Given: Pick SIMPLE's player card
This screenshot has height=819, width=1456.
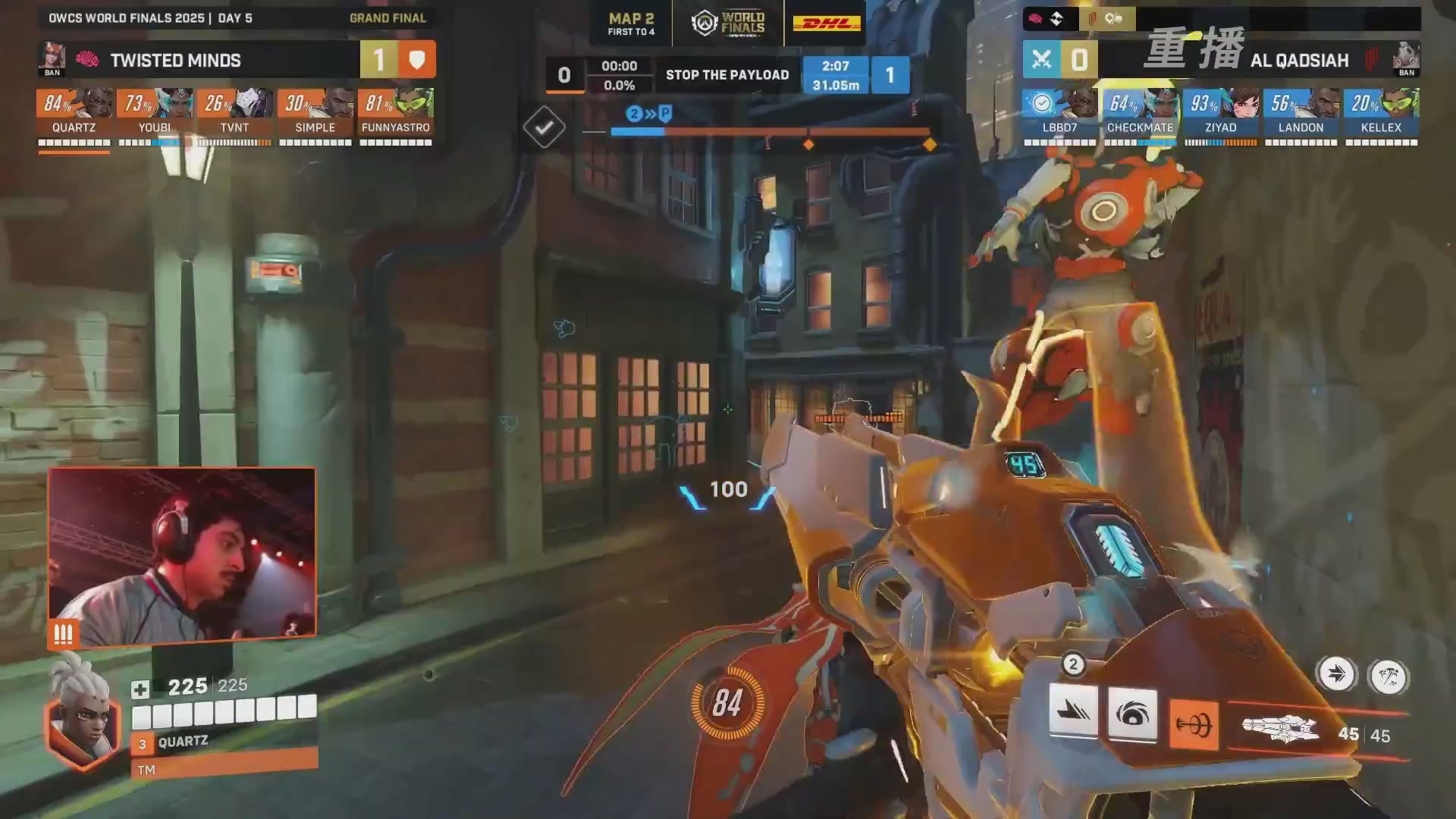Looking at the screenshot, I should pos(315,112).
